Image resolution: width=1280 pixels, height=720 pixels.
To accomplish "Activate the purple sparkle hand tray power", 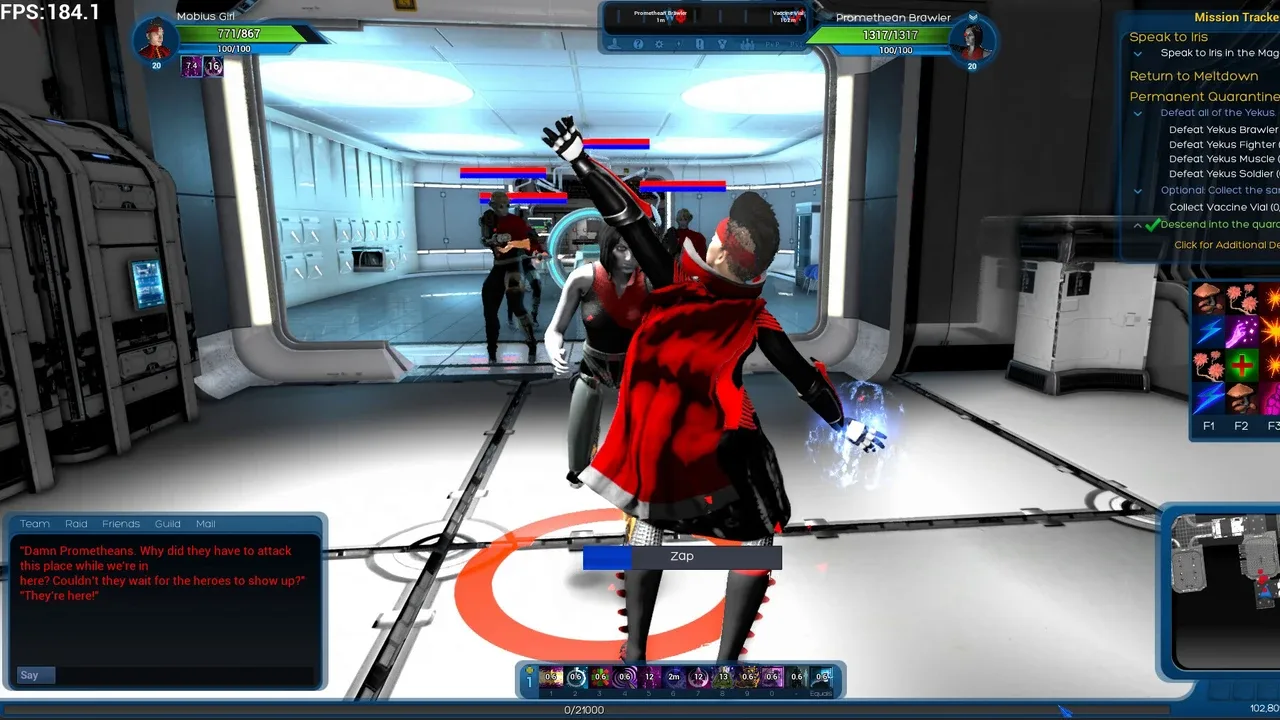I will 1241,331.
